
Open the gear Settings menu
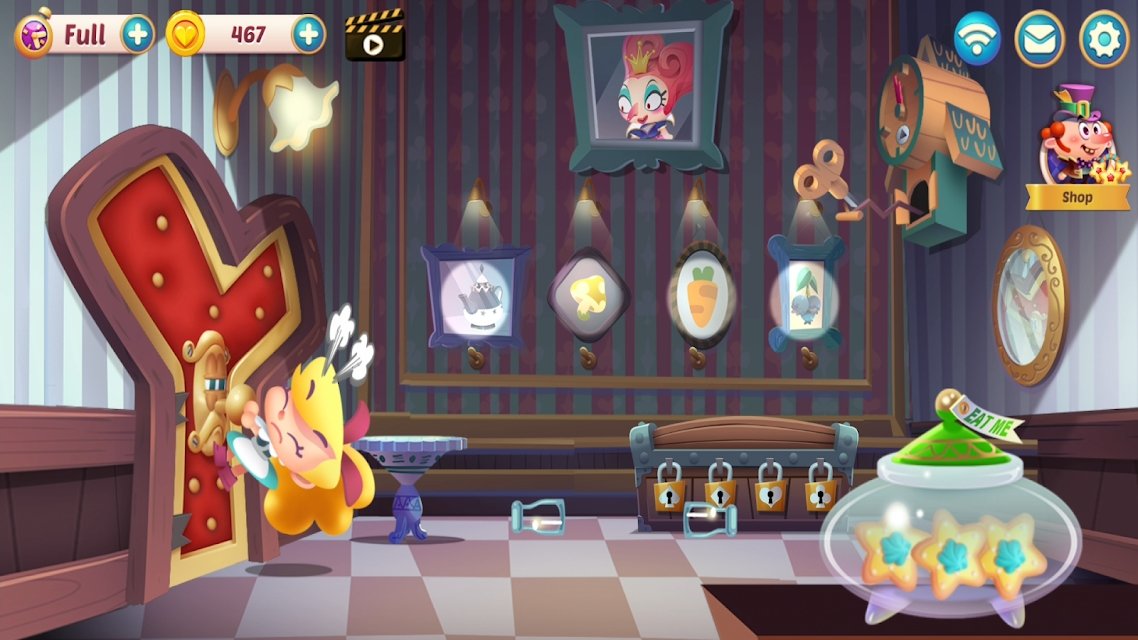click(x=1103, y=38)
